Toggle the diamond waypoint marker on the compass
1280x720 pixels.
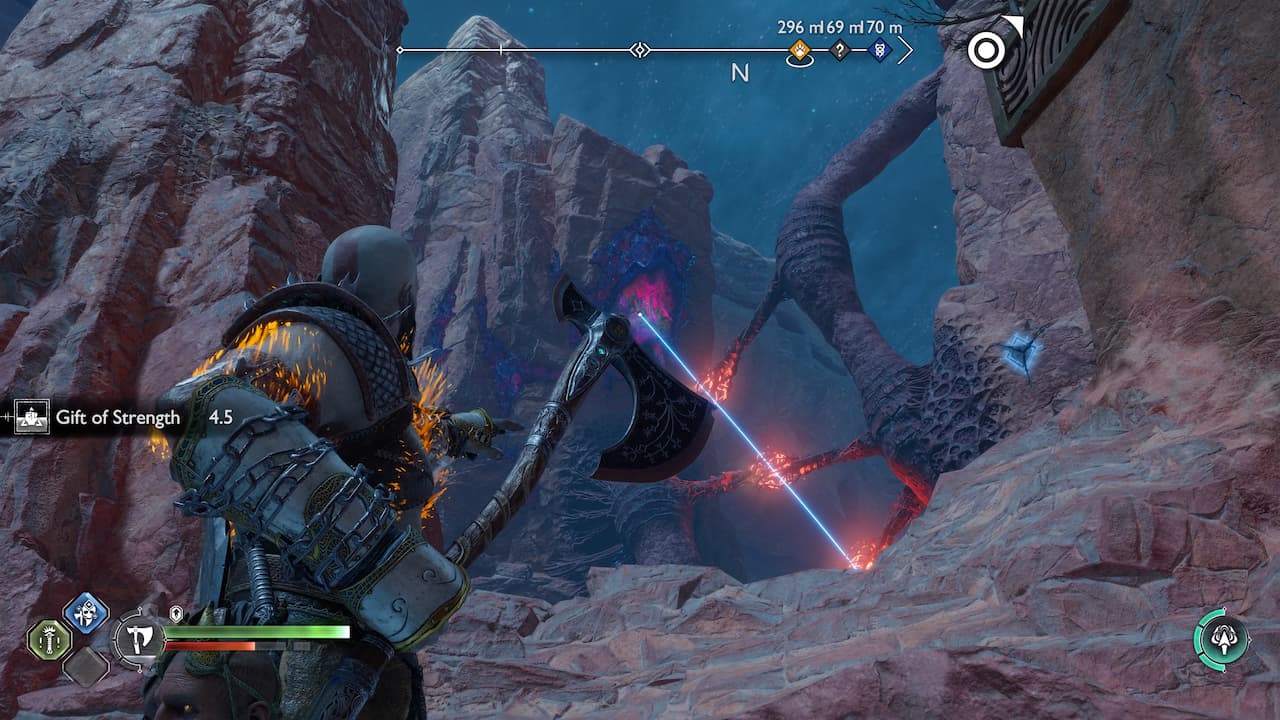click(x=638, y=48)
